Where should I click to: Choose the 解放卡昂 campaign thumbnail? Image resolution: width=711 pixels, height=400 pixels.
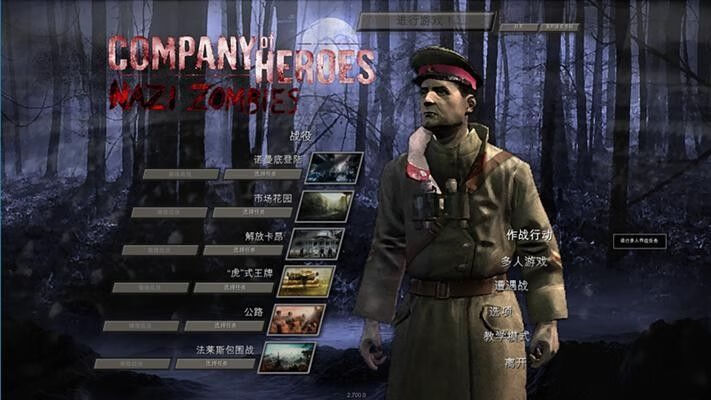point(315,244)
